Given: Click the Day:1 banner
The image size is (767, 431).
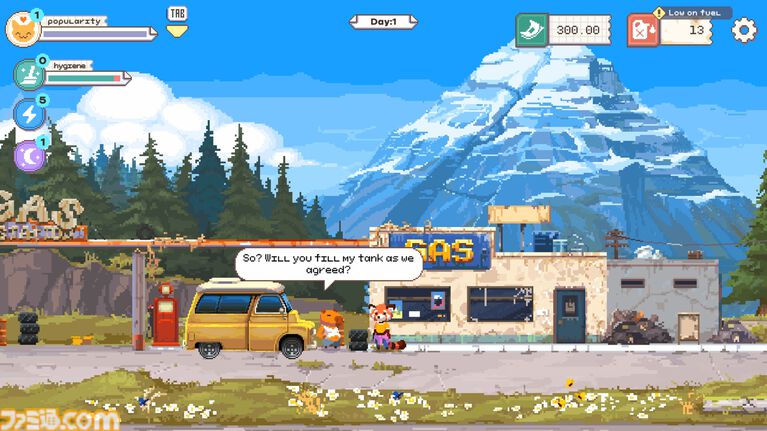Looking at the screenshot, I should pos(383,21).
